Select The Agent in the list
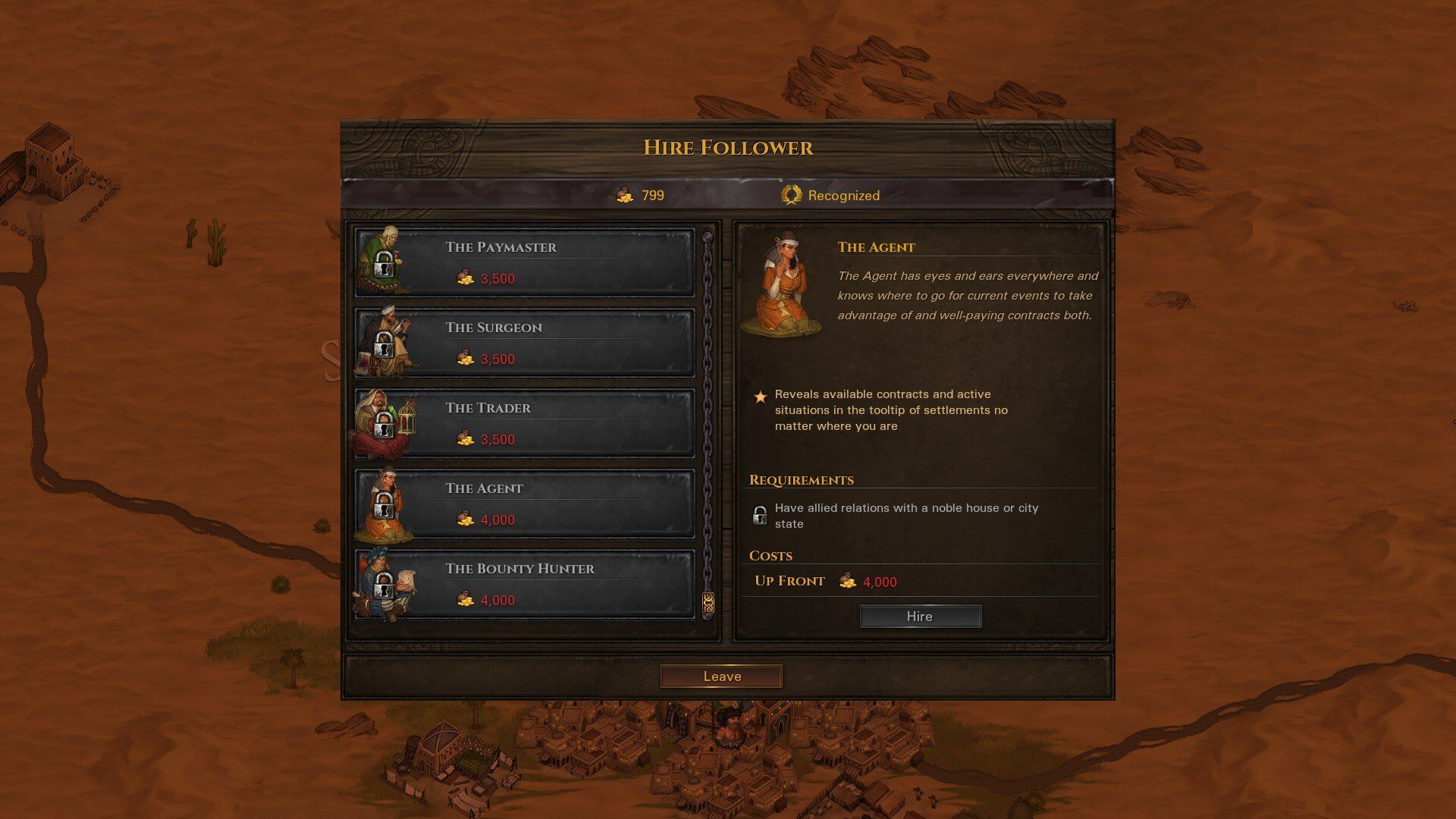Viewport: 1456px width, 819px height. [x=525, y=504]
